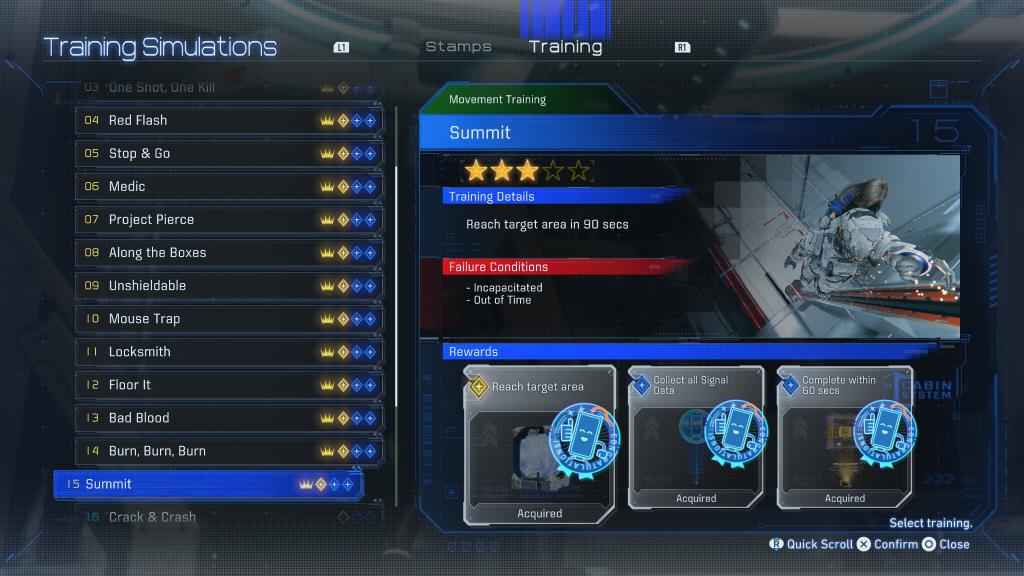Image resolution: width=1024 pixels, height=576 pixels.
Task: Select the Bad Blood simulation
Action: tap(229, 417)
